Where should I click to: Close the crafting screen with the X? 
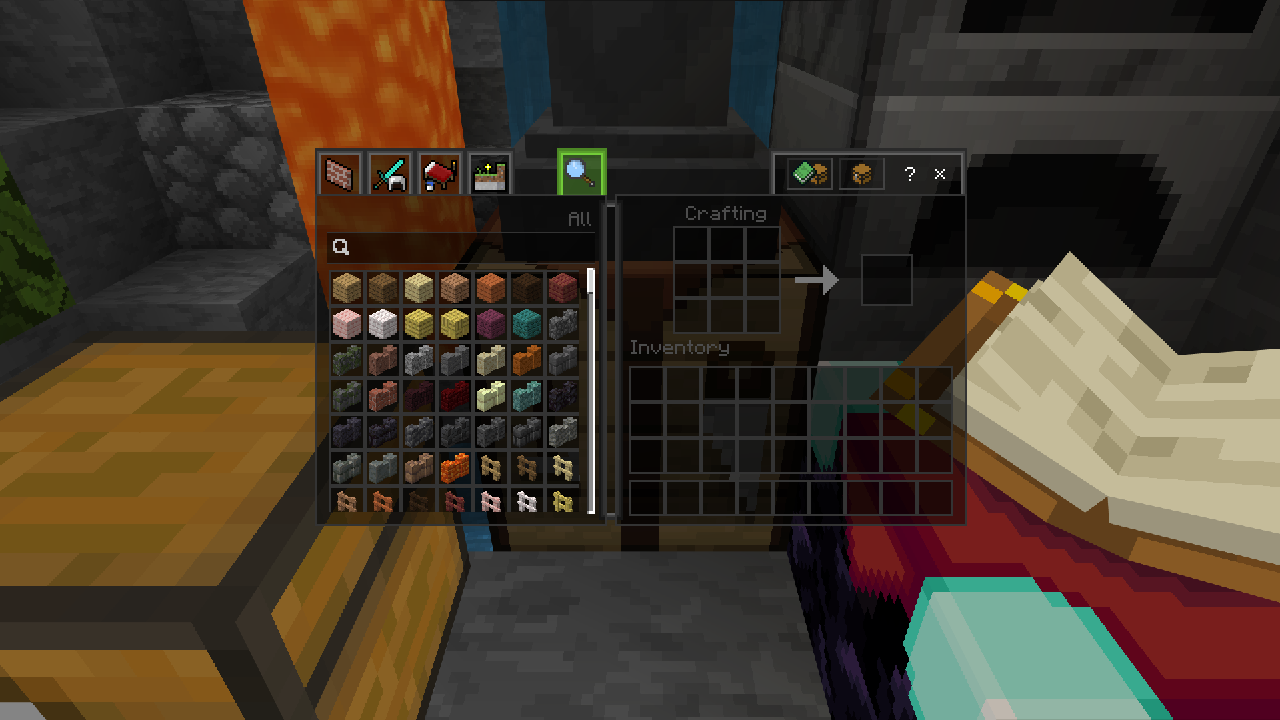pos(940,174)
